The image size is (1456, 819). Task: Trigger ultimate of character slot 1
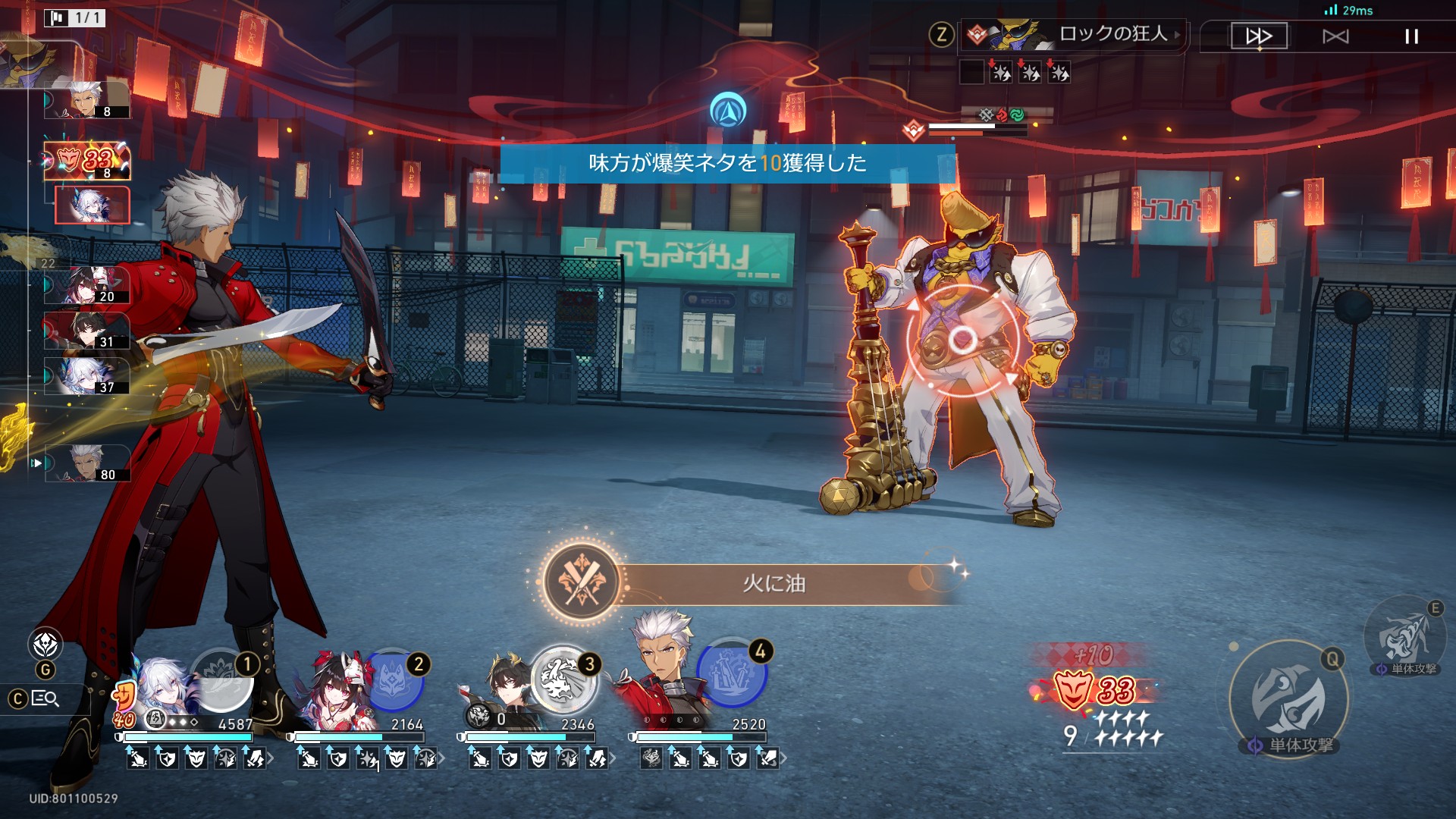221,680
